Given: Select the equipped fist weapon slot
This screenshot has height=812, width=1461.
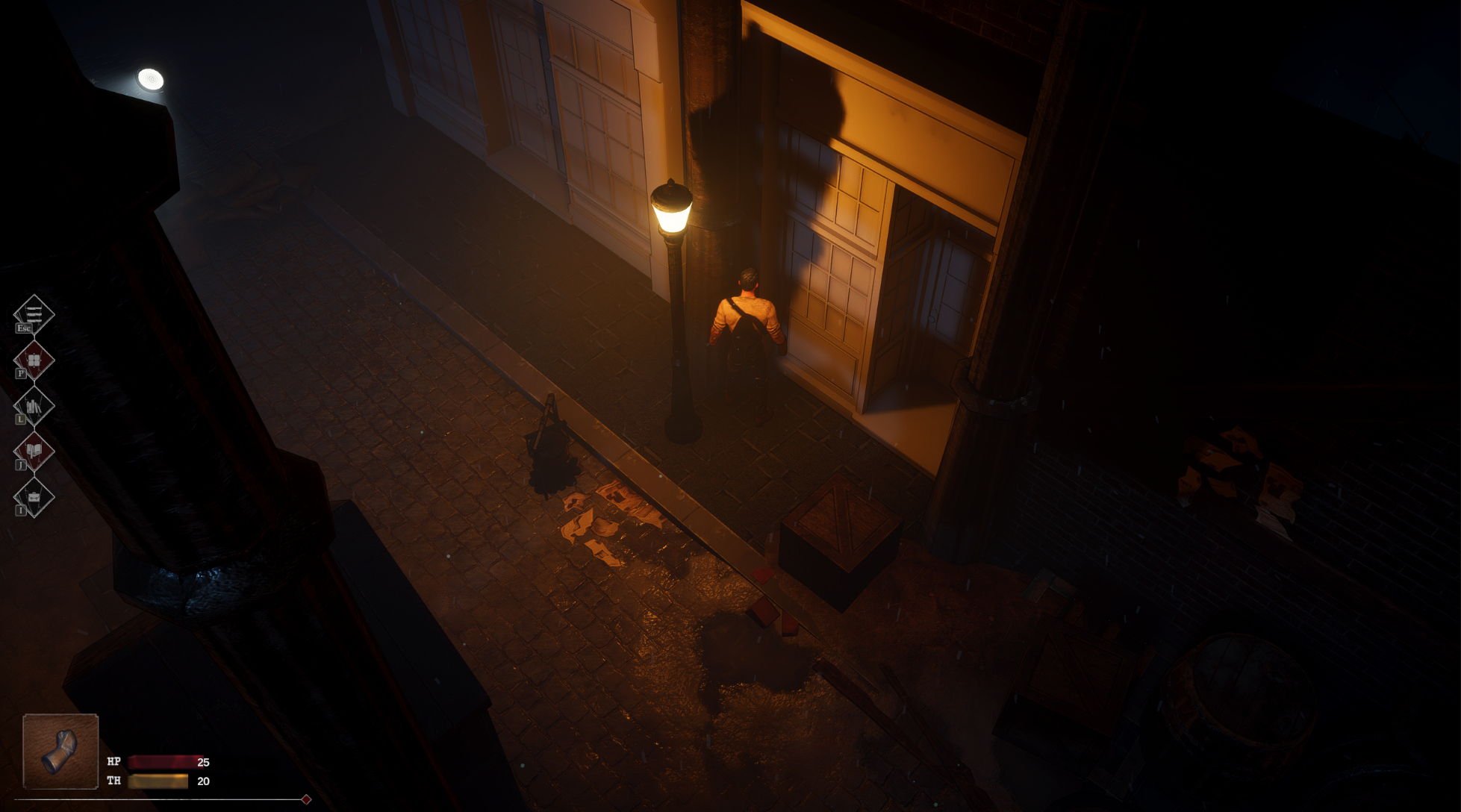Looking at the screenshot, I should [x=60, y=751].
